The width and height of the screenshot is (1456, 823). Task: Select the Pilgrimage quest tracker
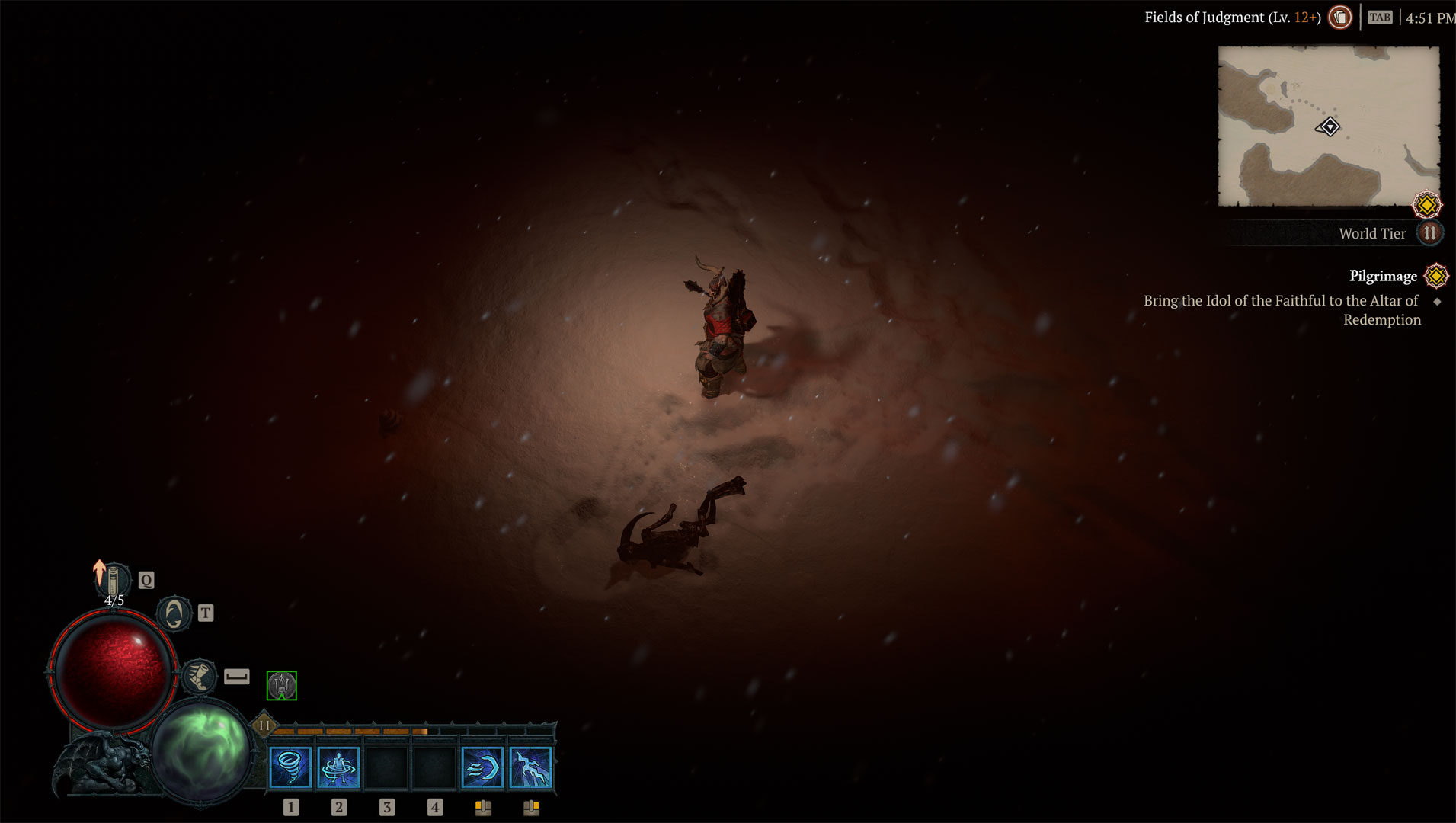click(1383, 276)
